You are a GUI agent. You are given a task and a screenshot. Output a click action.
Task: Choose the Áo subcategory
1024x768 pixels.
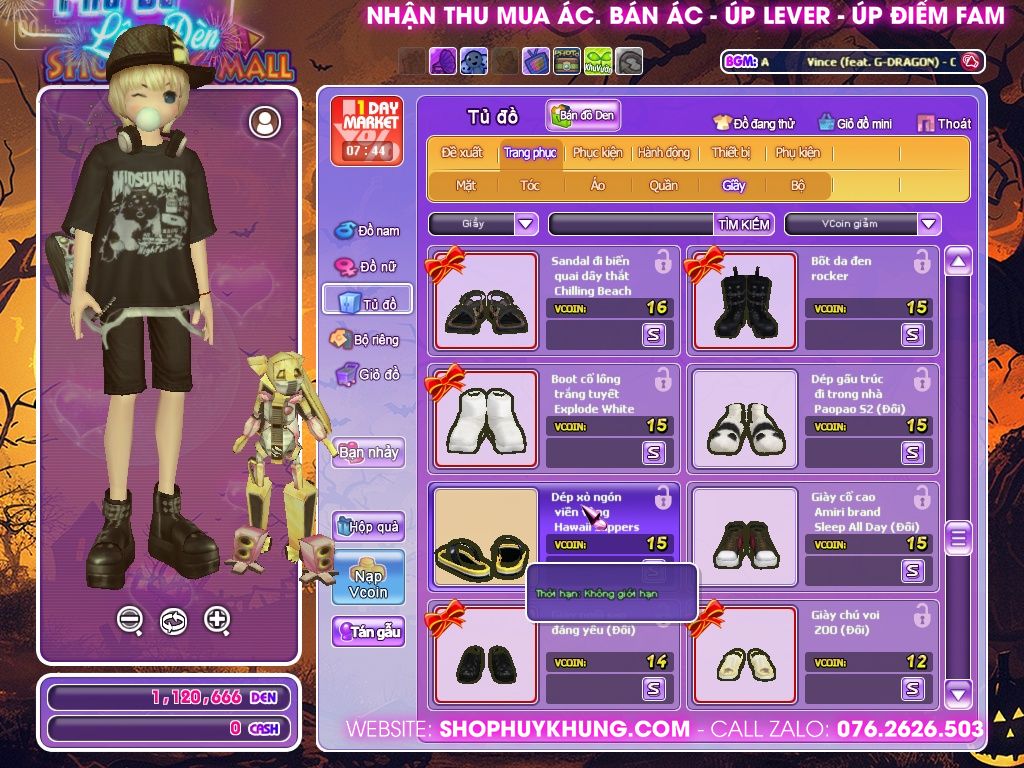[597, 185]
